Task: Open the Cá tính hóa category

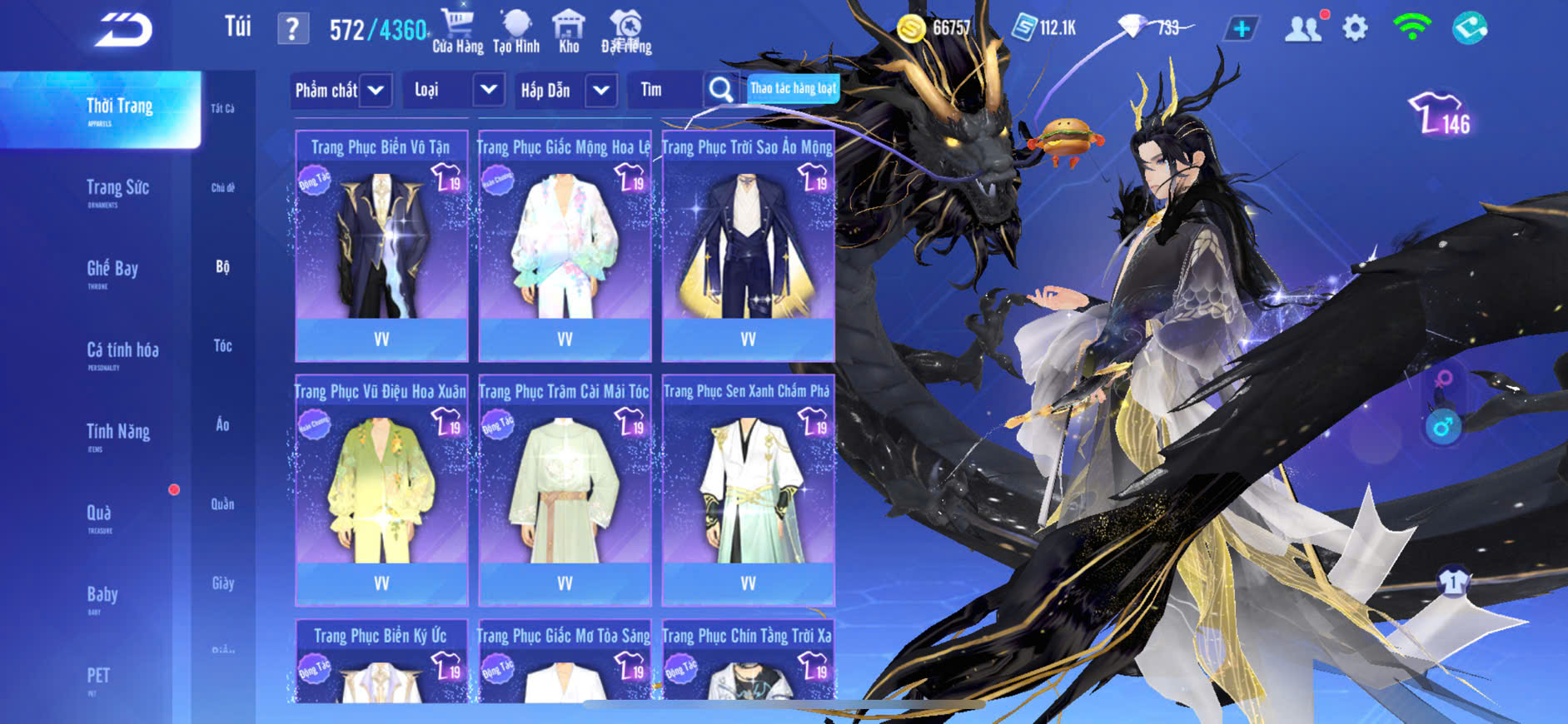Action: (x=122, y=352)
